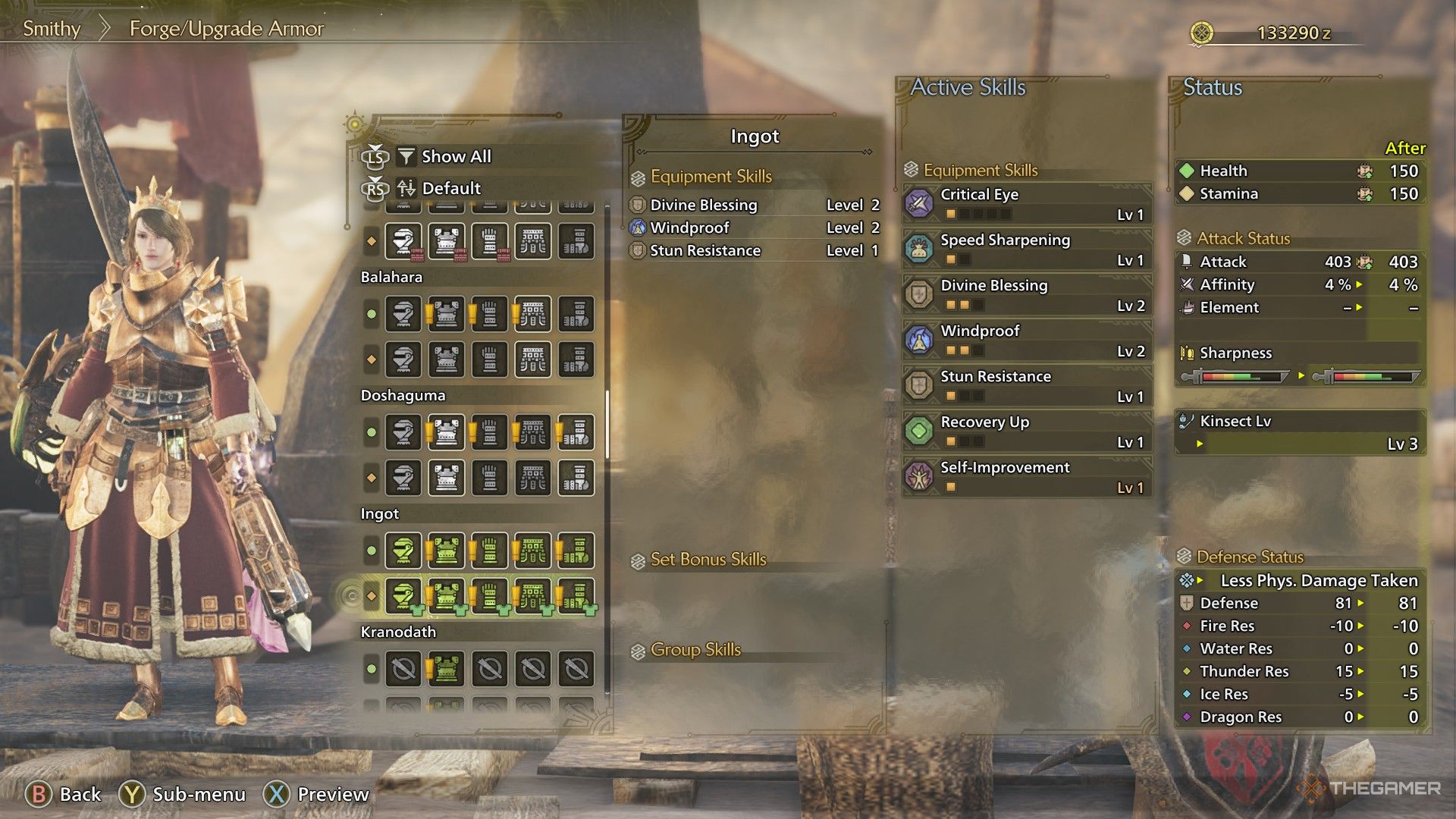Image resolution: width=1456 pixels, height=819 pixels.
Task: Open the Show All filter
Action: tap(455, 156)
